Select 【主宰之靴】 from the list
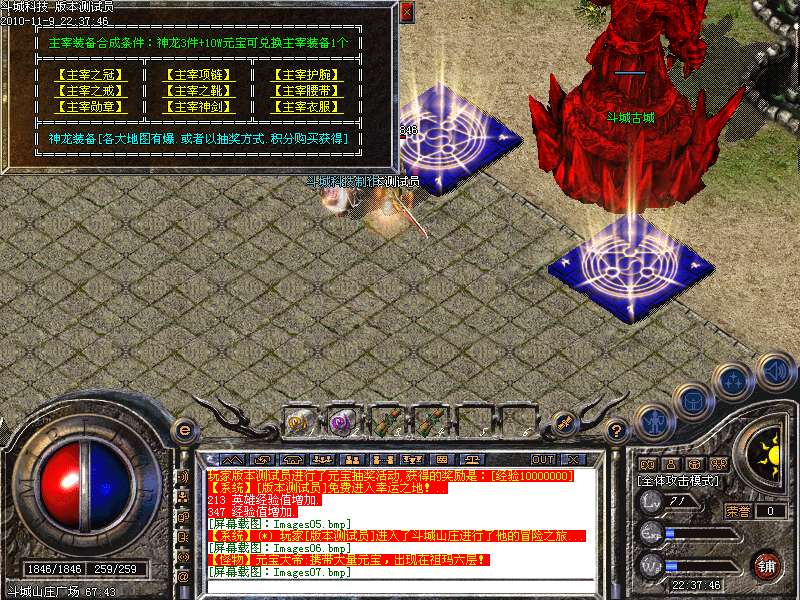Image resolution: width=800 pixels, height=600 pixels. tap(198, 91)
